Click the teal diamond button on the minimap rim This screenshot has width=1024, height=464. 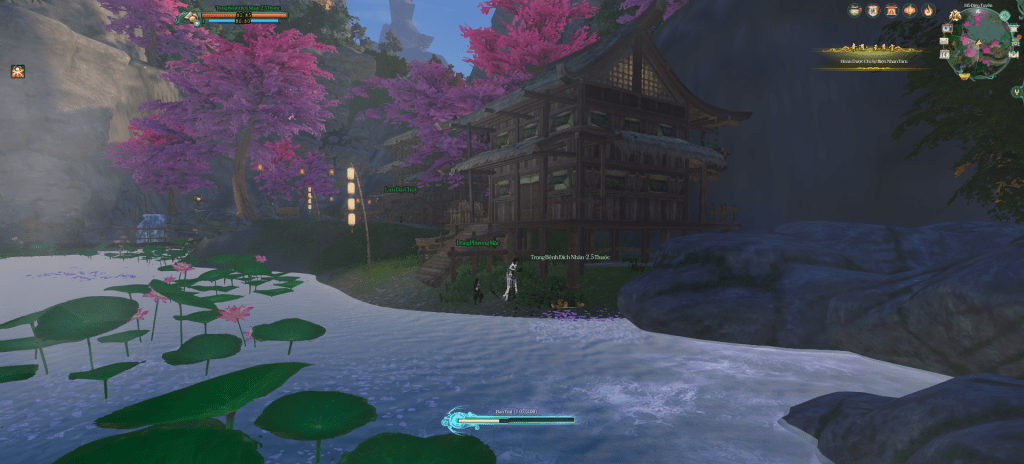pos(1004,15)
